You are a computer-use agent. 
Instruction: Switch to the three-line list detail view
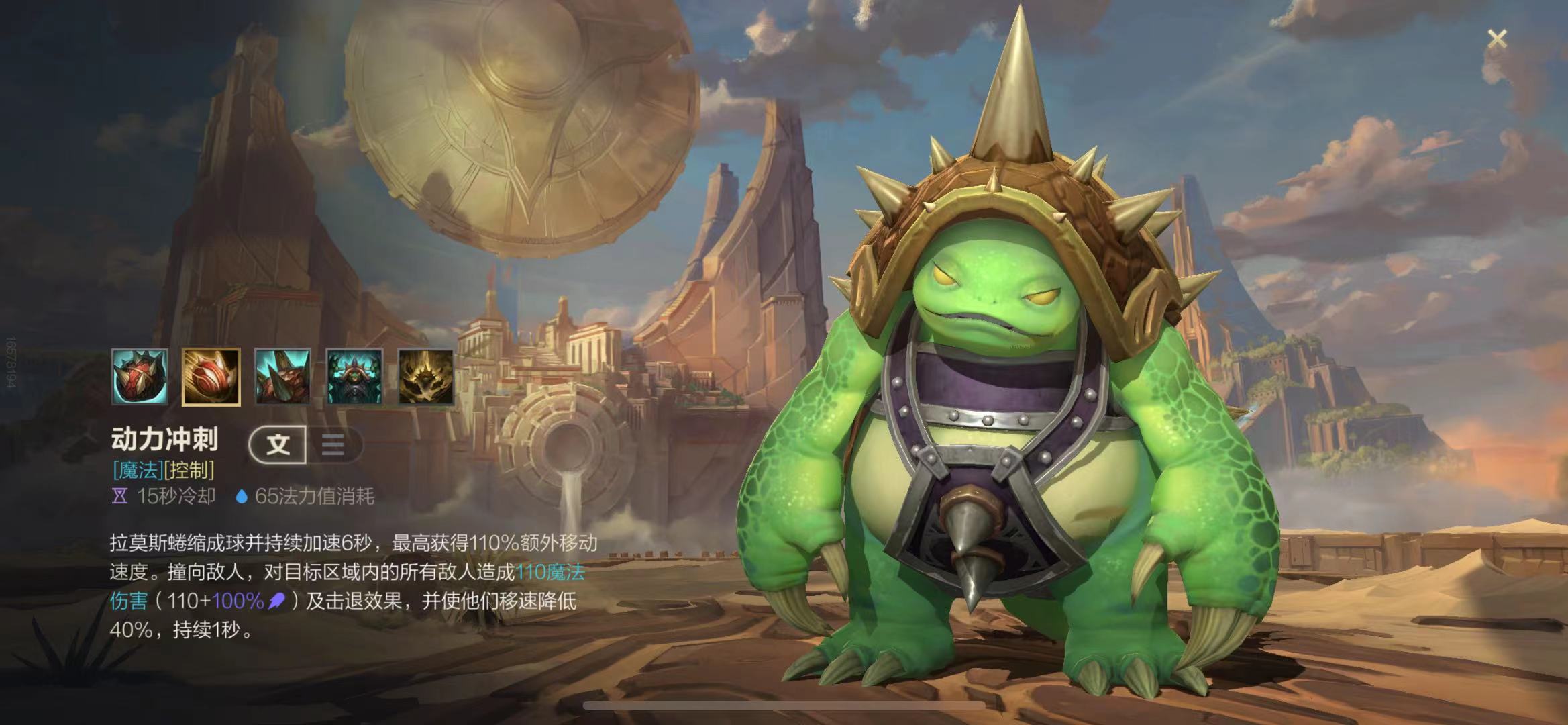333,444
